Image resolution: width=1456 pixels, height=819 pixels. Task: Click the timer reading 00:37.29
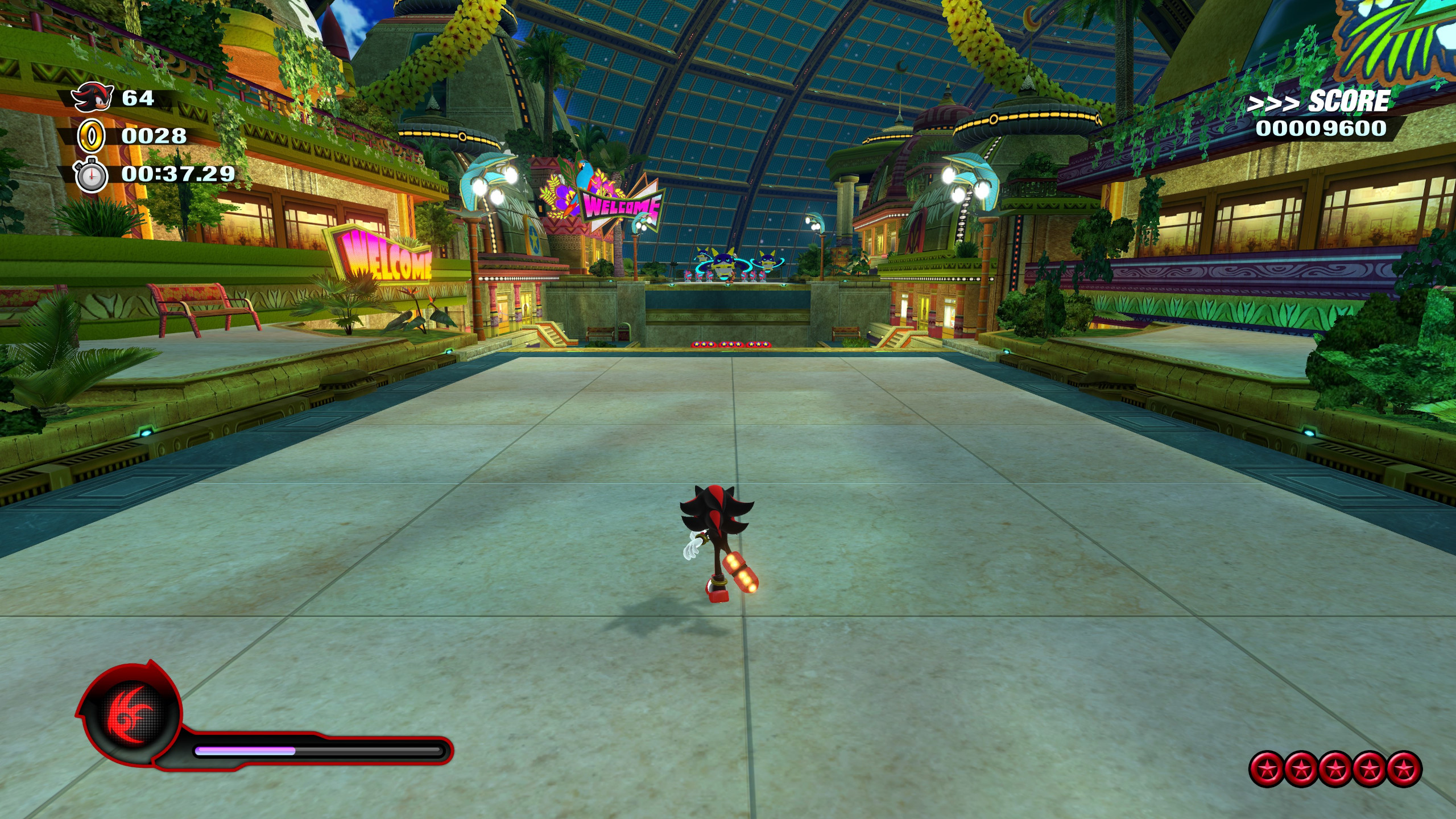click(176, 175)
